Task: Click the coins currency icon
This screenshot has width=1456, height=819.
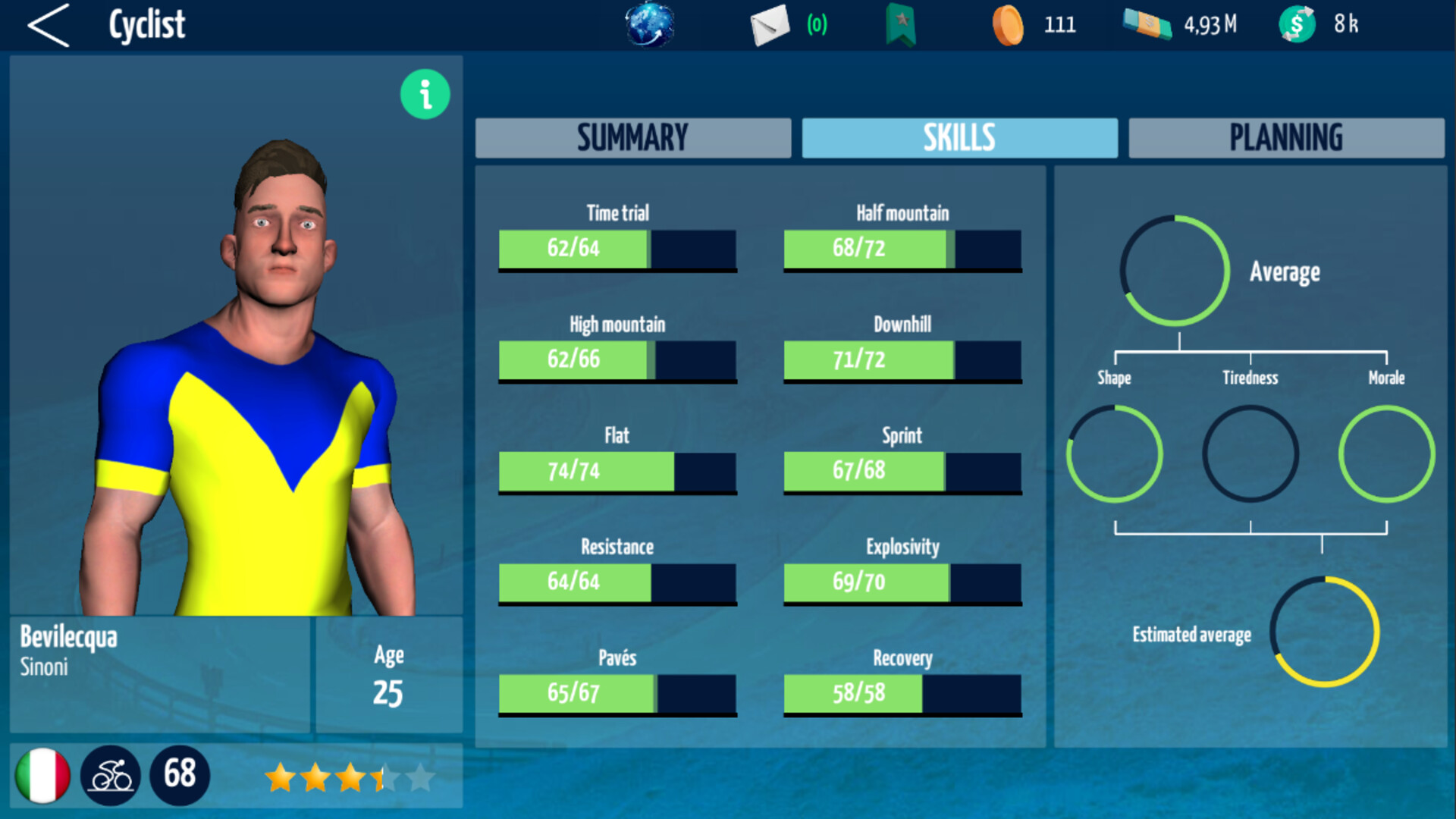Action: (1009, 24)
